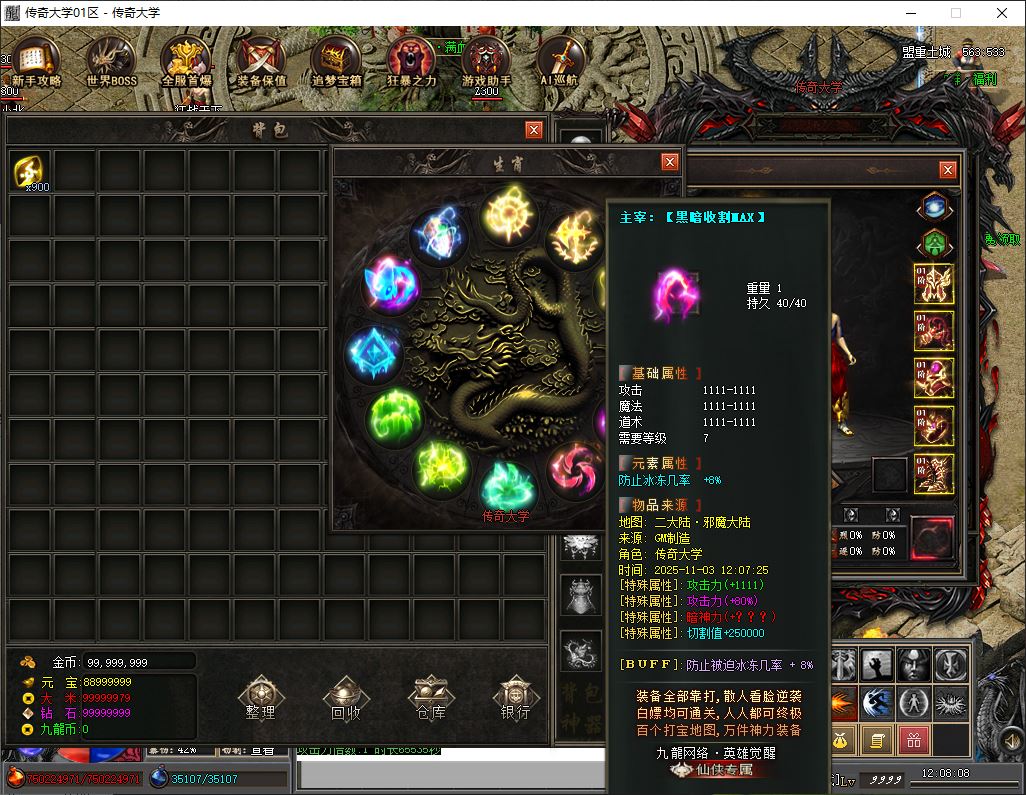
Task: Click the 整理 sort button
Action: (x=260, y=697)
